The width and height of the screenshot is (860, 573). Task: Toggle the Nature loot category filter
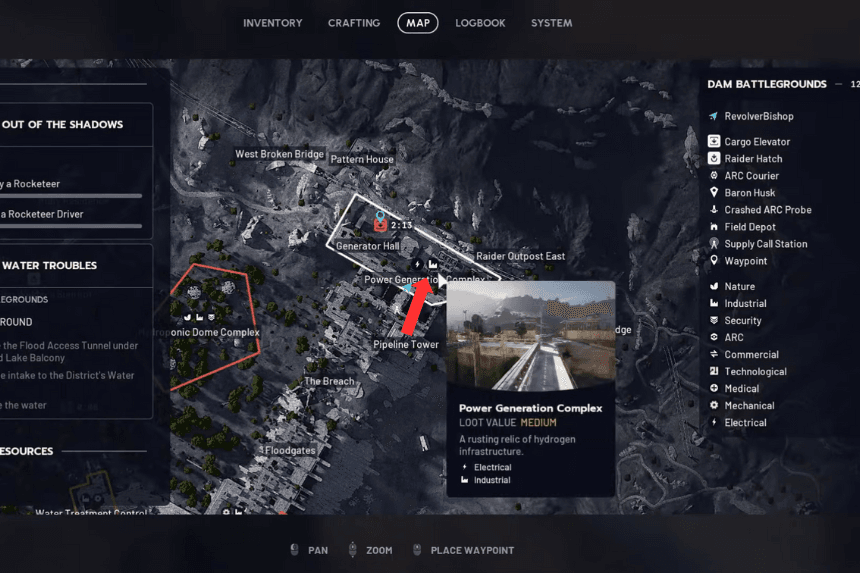[x=740, y=287]
